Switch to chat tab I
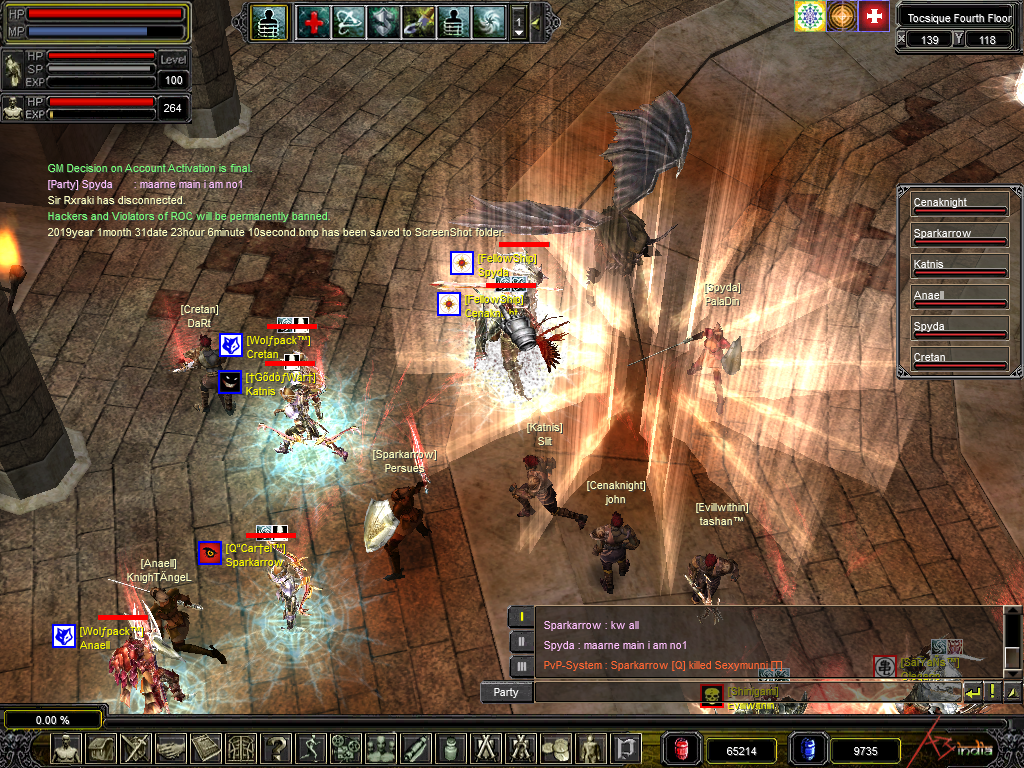The height and width of the screenshot is (768, 1024). point(520,617)
